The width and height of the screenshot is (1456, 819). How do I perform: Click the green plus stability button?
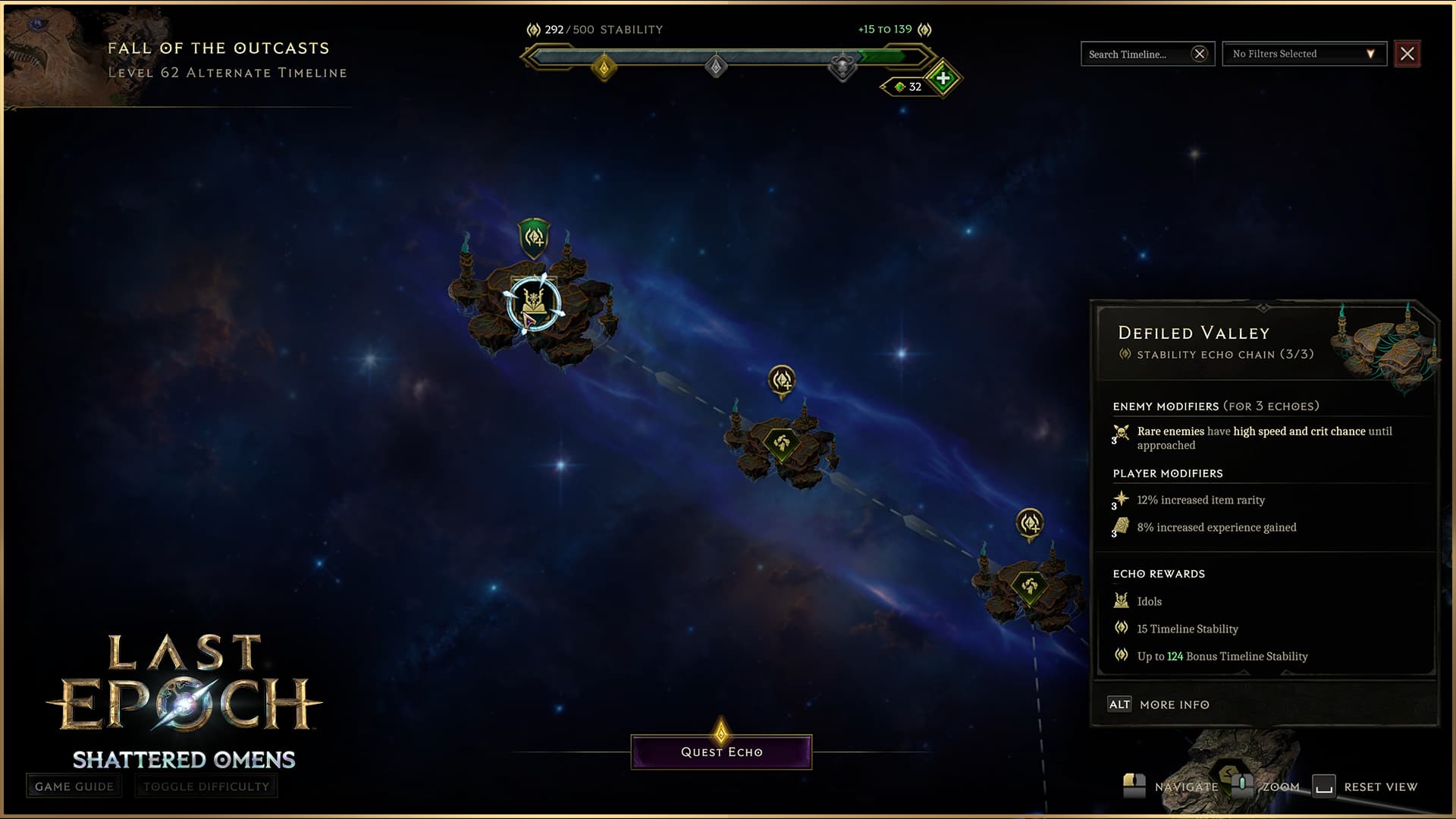(943, 78)
